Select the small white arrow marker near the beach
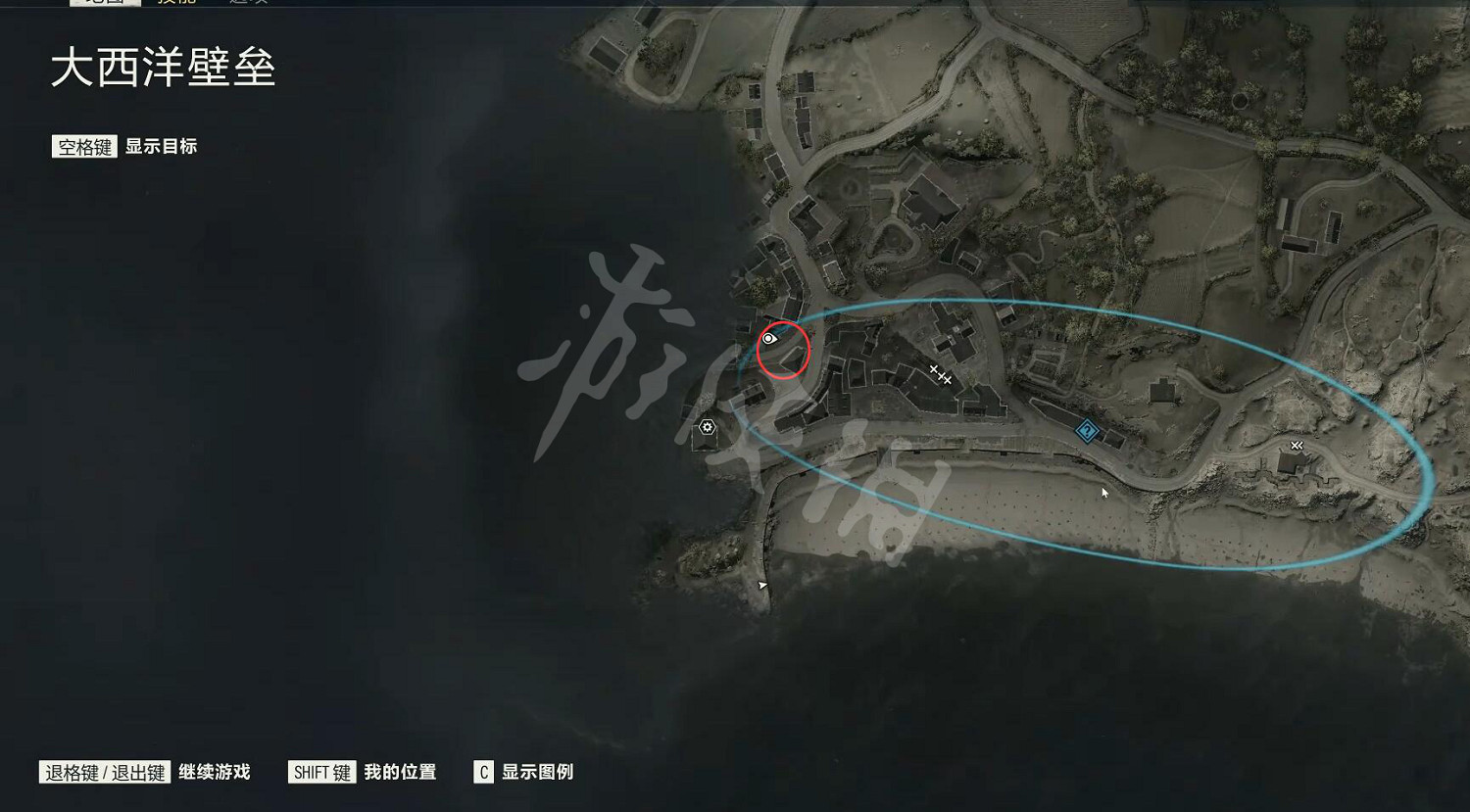The height and width of the screenshot is (812, 1470). click(x=762, y=583)
